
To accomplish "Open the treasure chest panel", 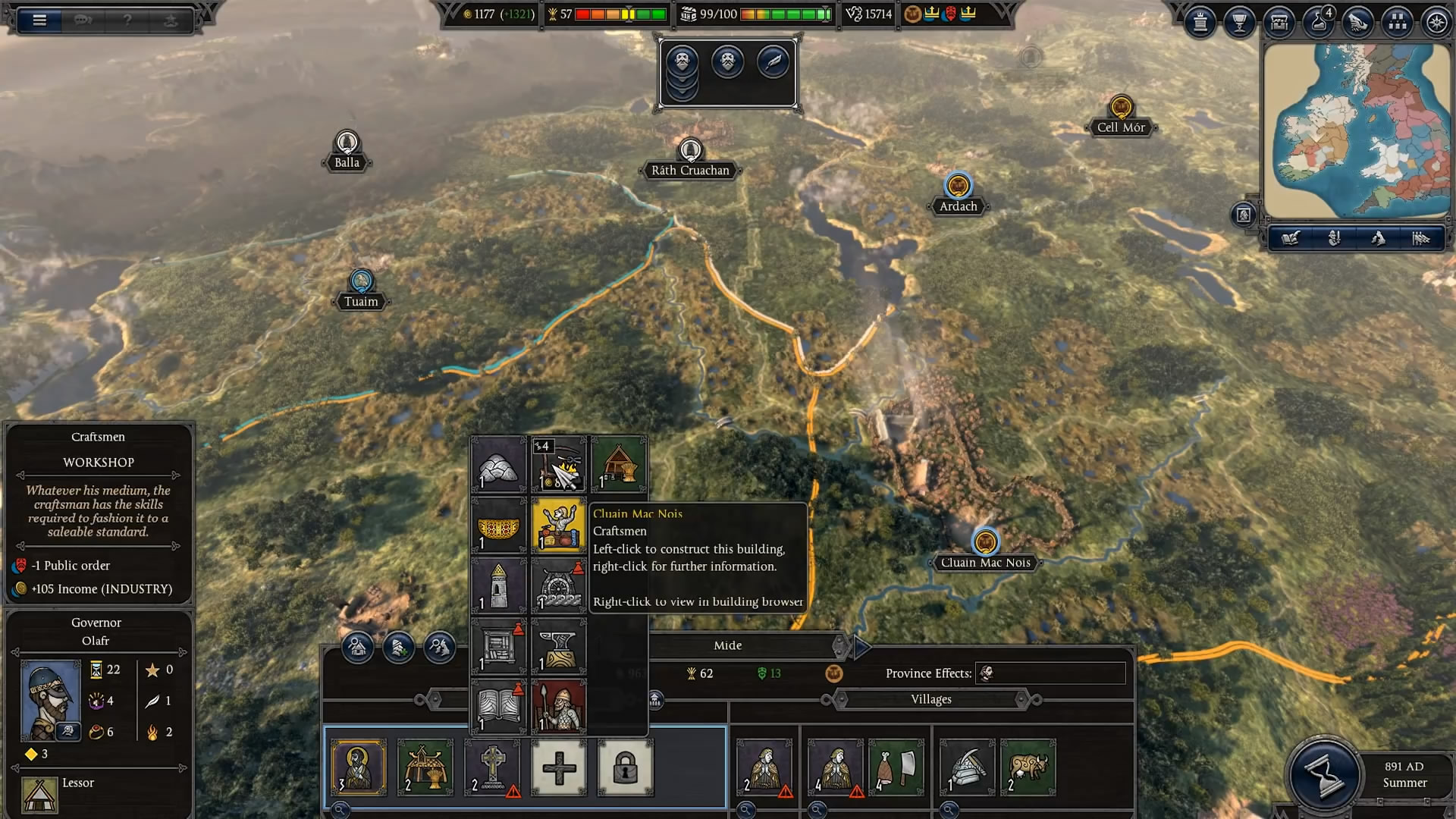I will tap(1279, 23).
